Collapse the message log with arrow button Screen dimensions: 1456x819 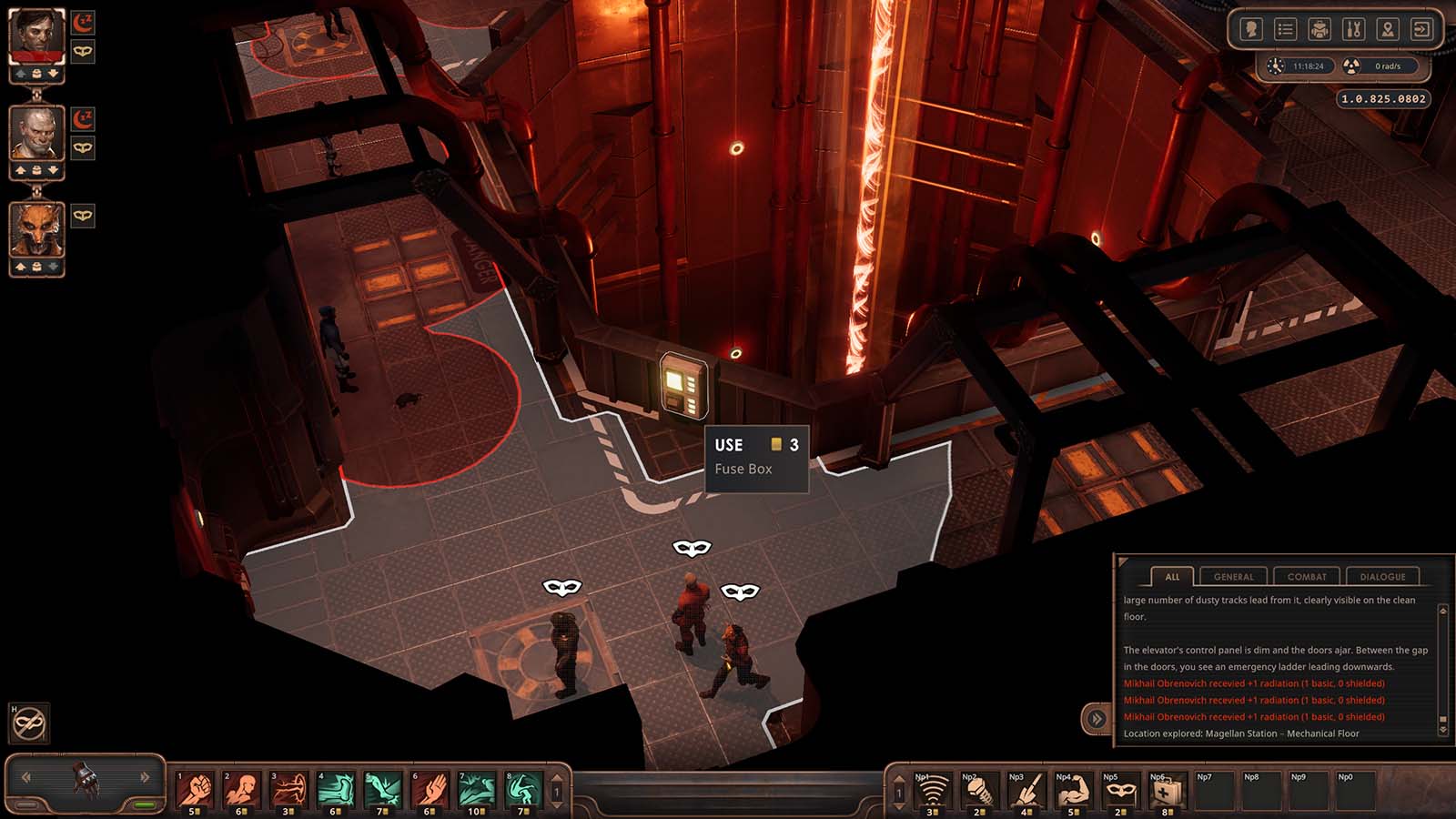[1097, 719]
